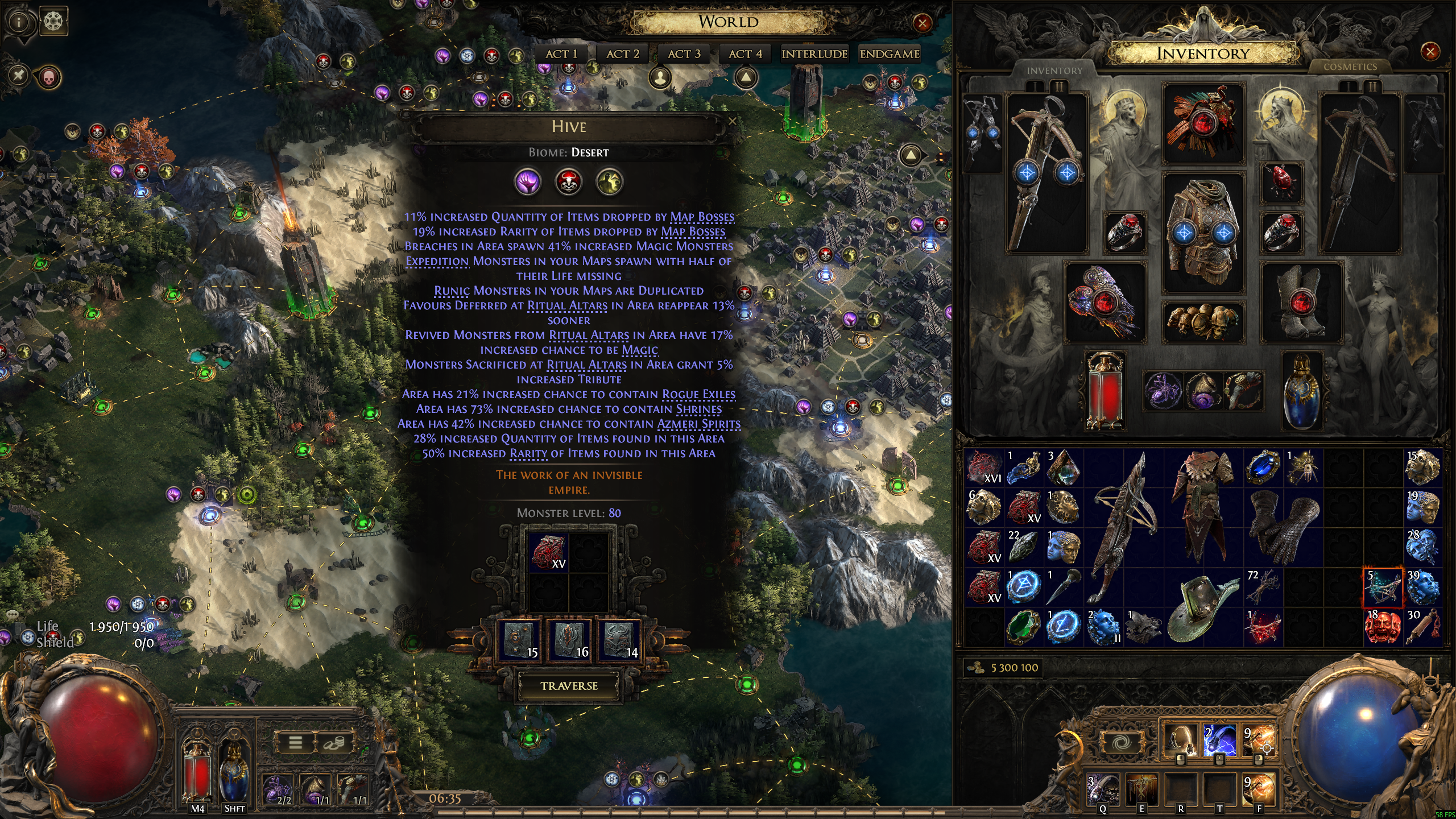The height and width of the screenshot is (819, 1456).
Task: Open the Act 2 map tab
Action: tap(623, 54)
